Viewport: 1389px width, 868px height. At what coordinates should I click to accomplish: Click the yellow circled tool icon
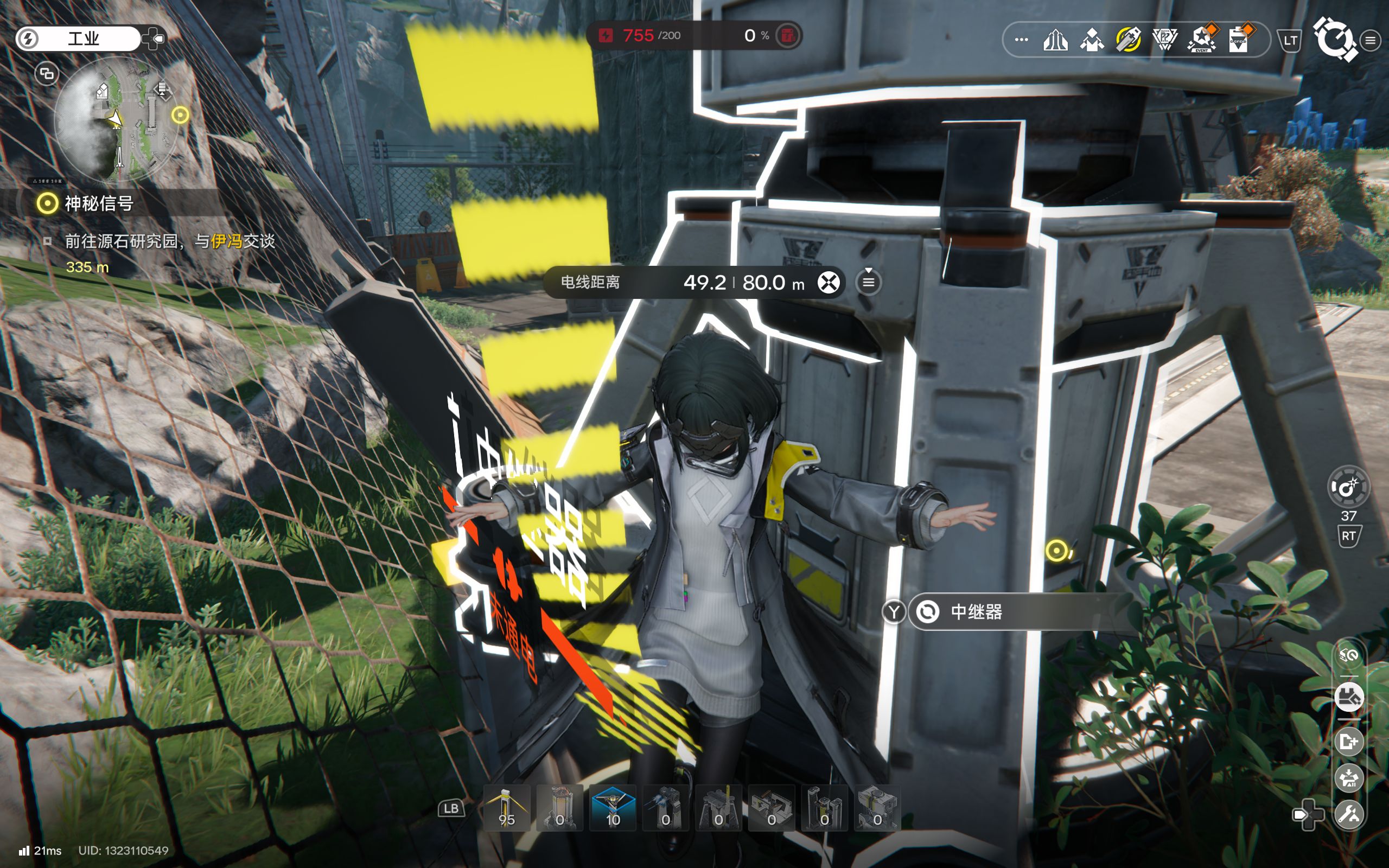coord(1128,40)
